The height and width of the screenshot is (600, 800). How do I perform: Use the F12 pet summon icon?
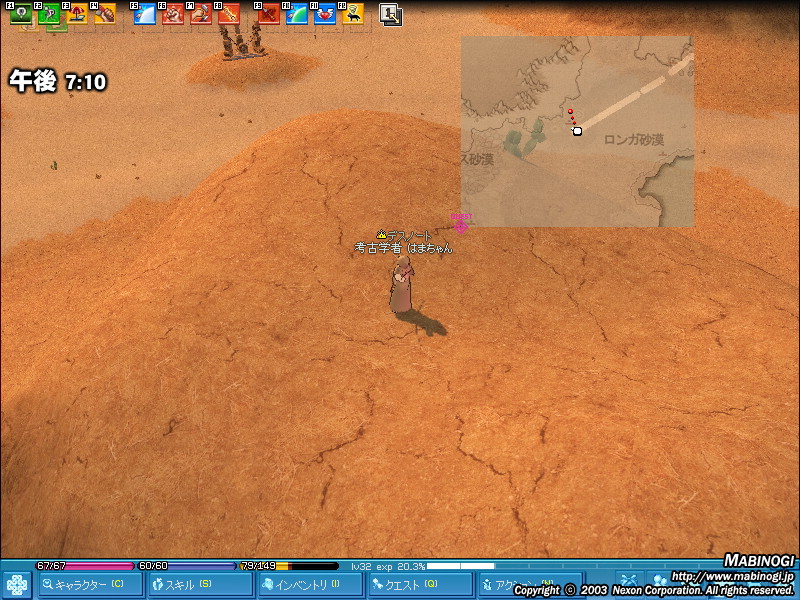point(352,14)
